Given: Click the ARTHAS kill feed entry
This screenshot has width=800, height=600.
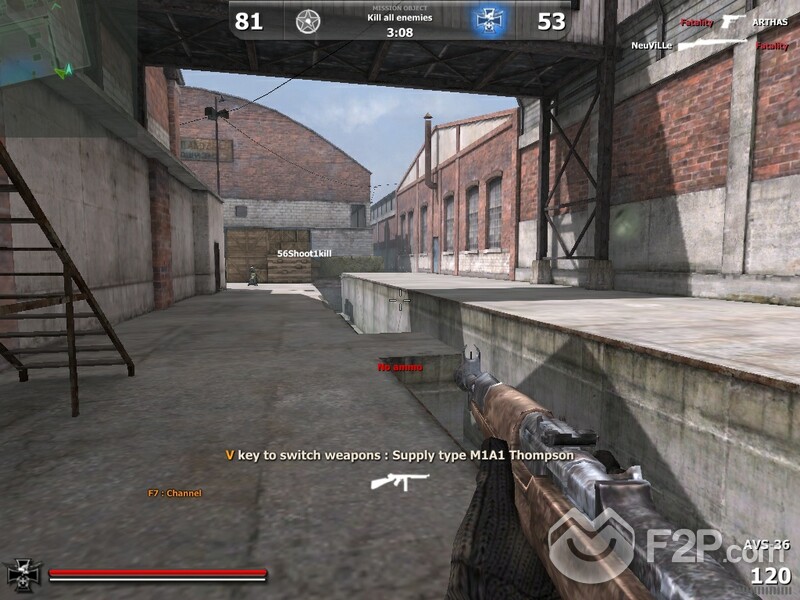Looking at the screenshot, I should (769, 21).
